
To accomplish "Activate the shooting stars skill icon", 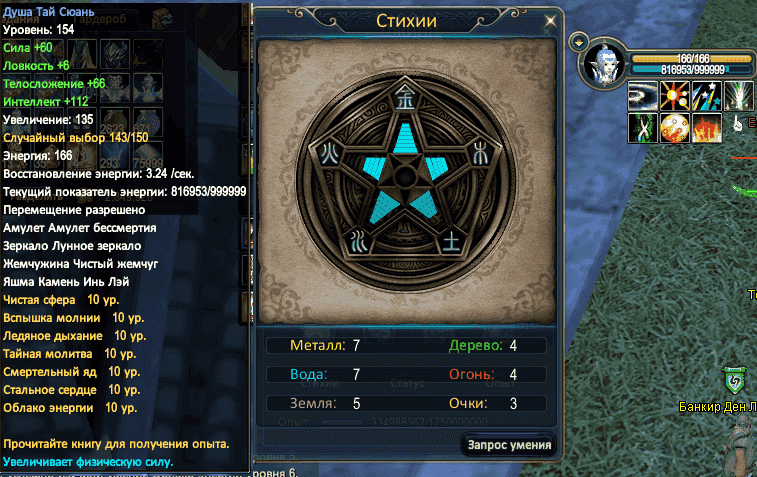I will [705, 96].
